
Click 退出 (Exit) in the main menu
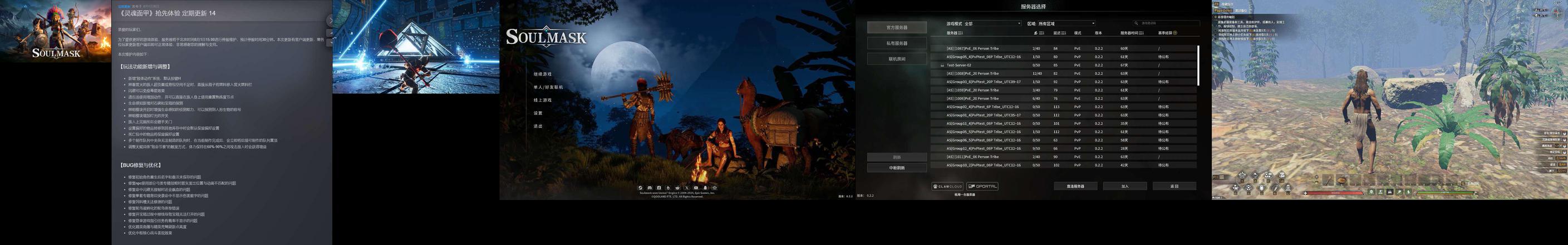click(x=538, y=127)
